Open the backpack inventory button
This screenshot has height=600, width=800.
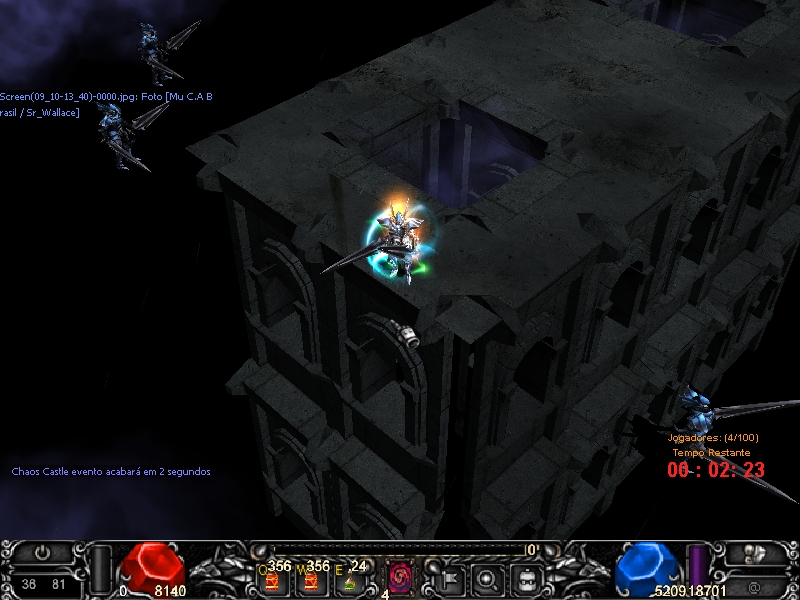point(524,577)
